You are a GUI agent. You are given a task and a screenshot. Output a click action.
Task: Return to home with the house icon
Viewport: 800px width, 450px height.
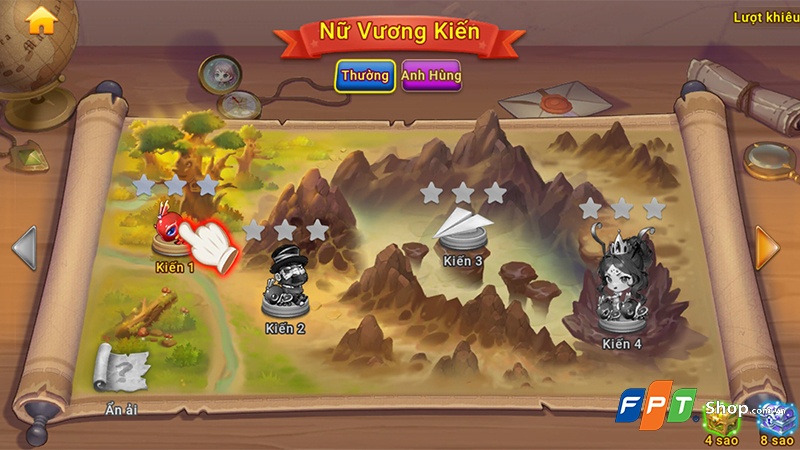[x=42, y=21]
